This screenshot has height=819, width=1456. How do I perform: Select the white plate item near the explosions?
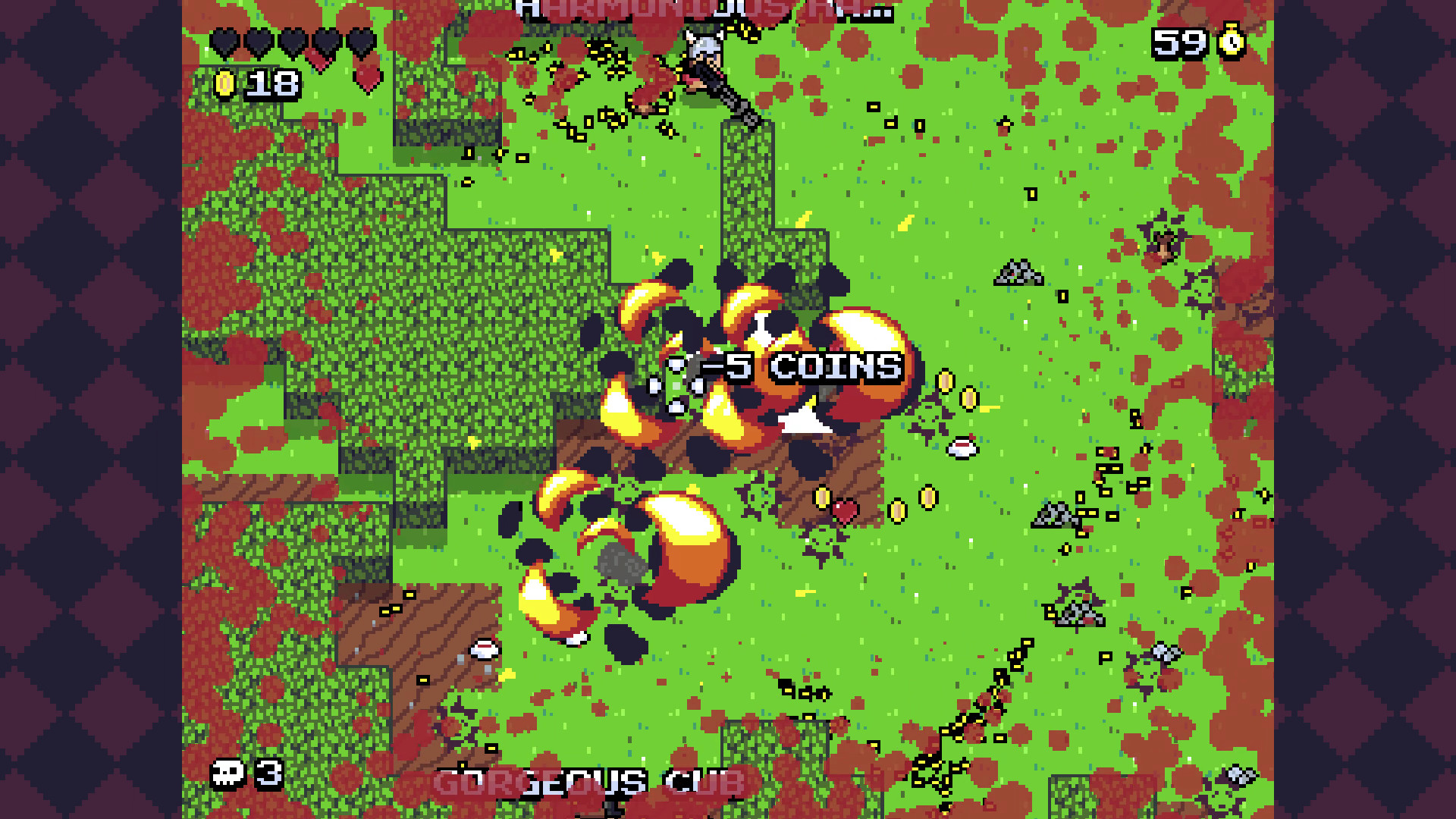961,449
